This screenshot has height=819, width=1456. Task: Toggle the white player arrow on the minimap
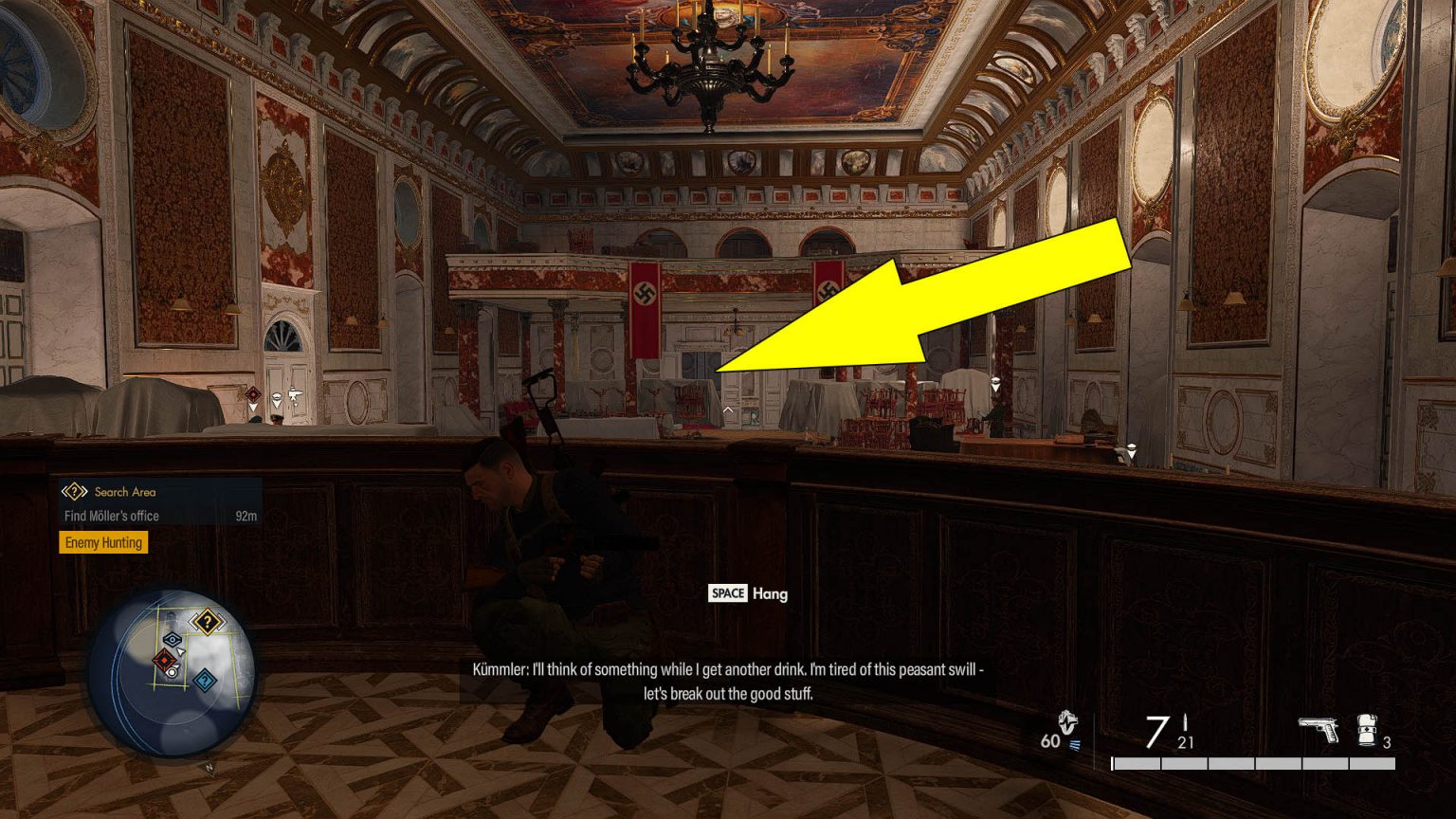click(180, 651)
